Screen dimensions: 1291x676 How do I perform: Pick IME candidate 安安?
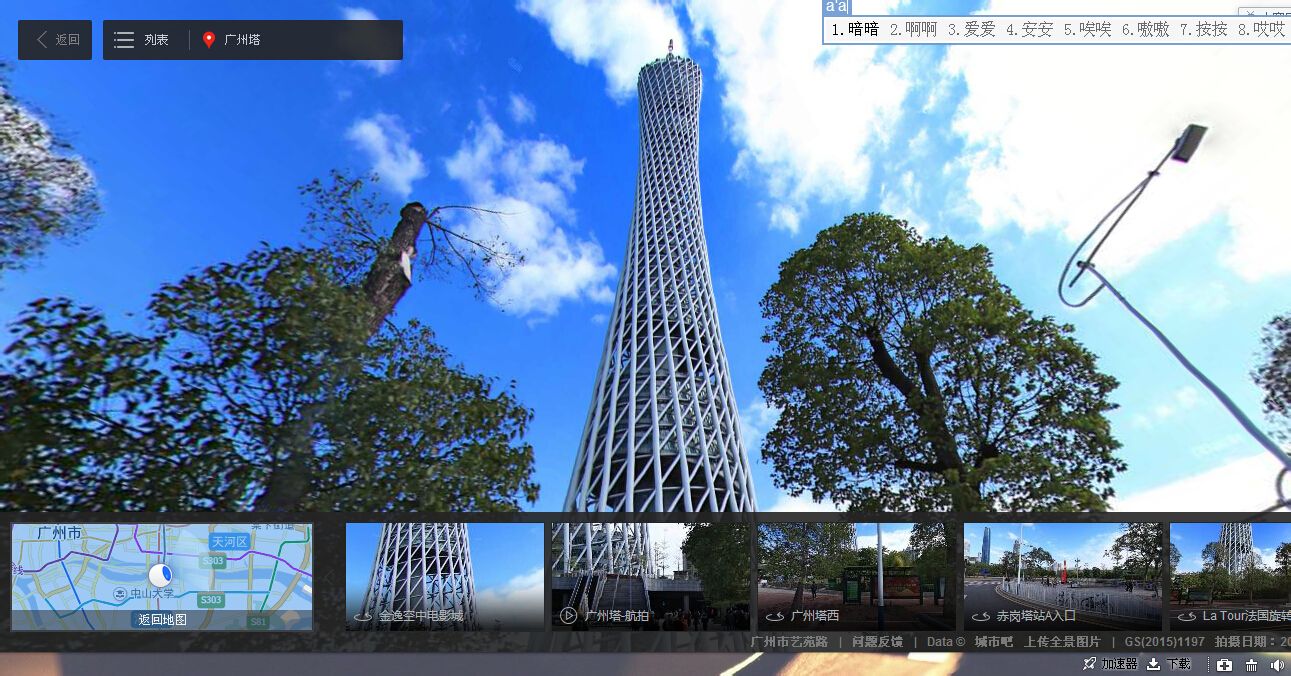coord(1030,30)
